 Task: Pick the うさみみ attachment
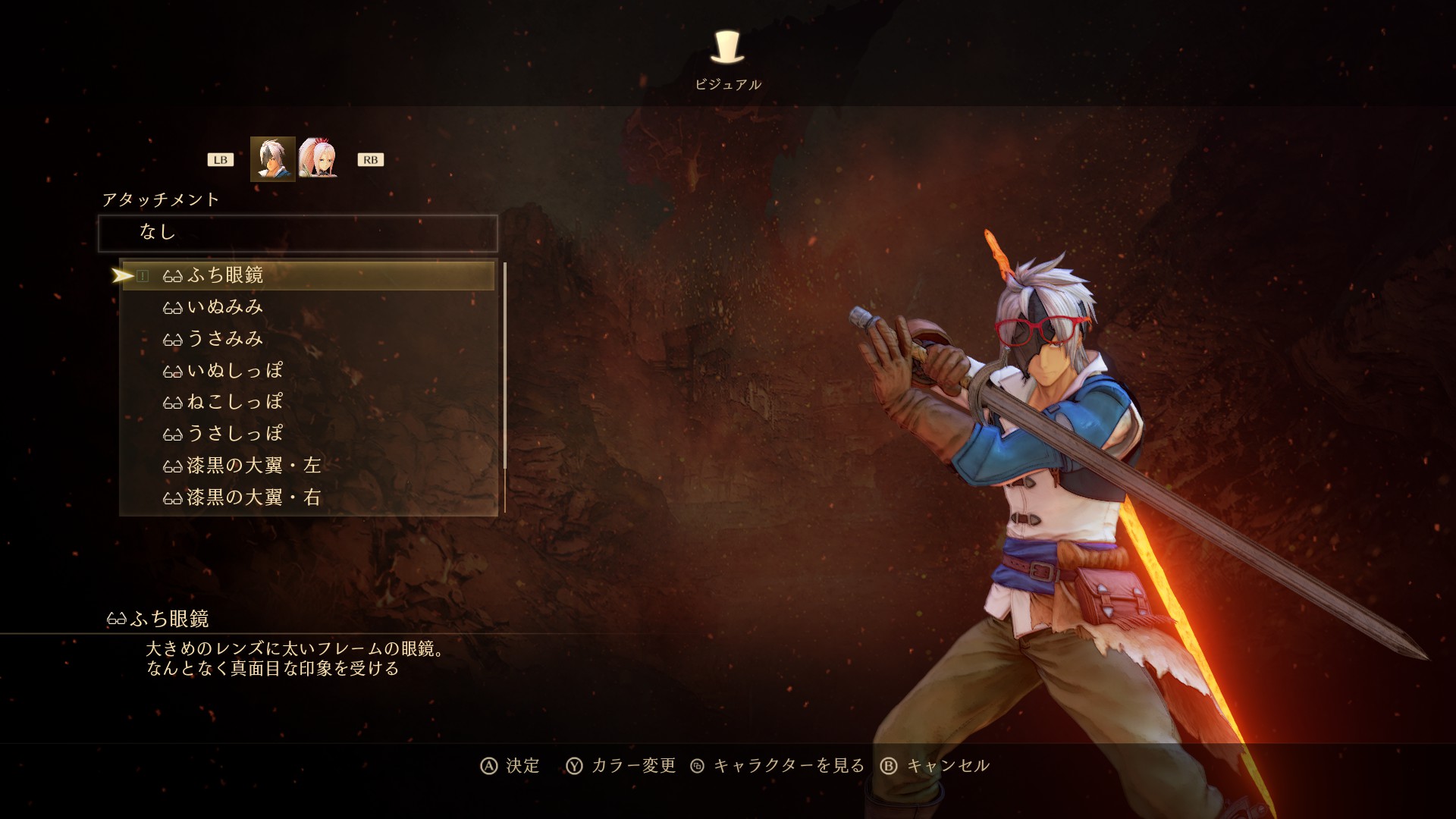pyautogui.click(x=224, y=339)
